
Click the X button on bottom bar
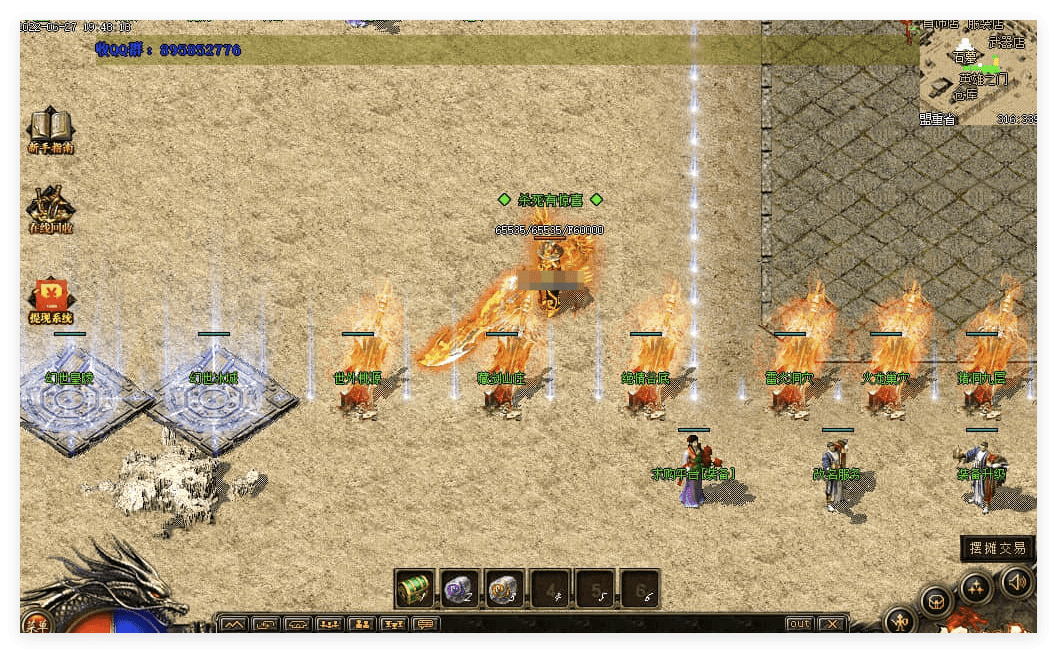tap(832, 624)
